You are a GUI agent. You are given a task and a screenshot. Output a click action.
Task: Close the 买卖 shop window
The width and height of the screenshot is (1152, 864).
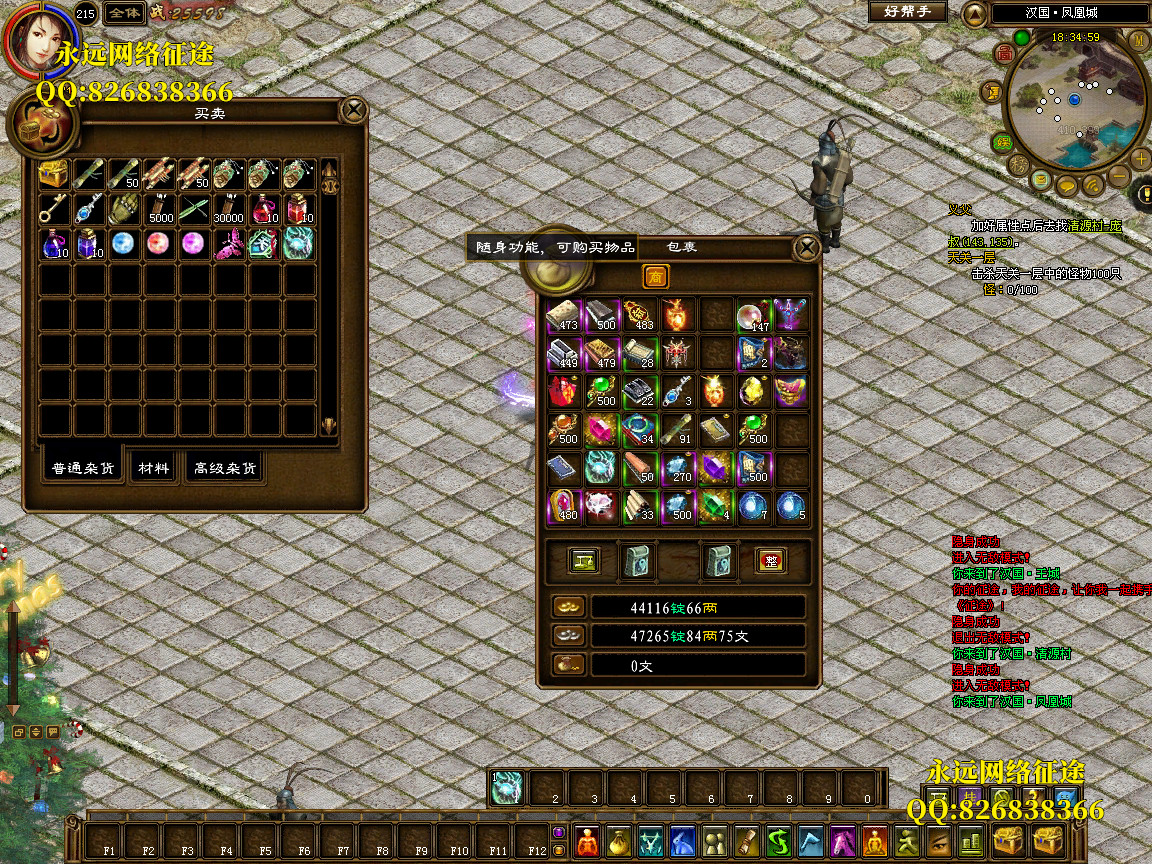(353, 110)
